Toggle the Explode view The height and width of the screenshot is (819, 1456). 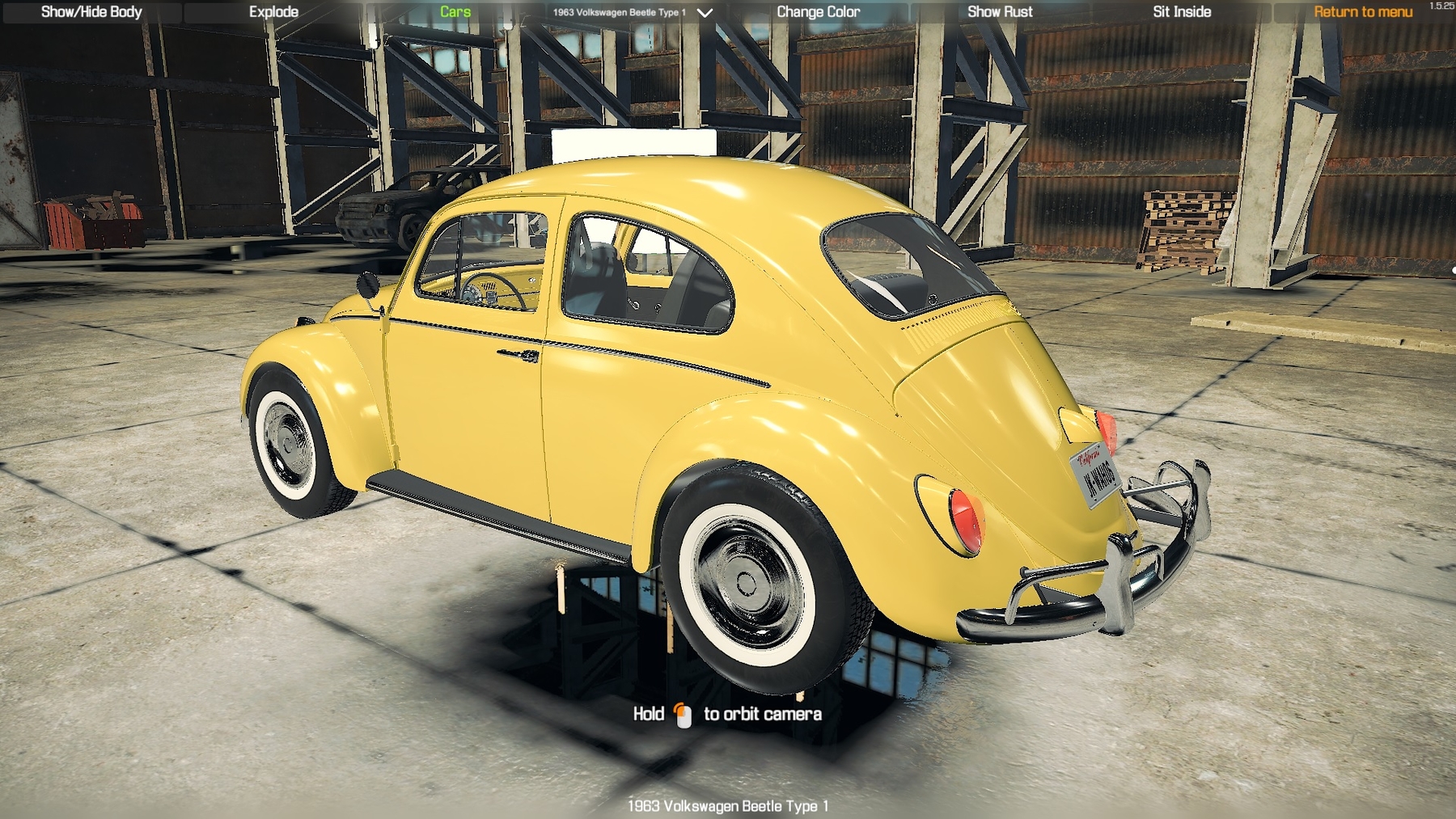[x=275, y=11]
